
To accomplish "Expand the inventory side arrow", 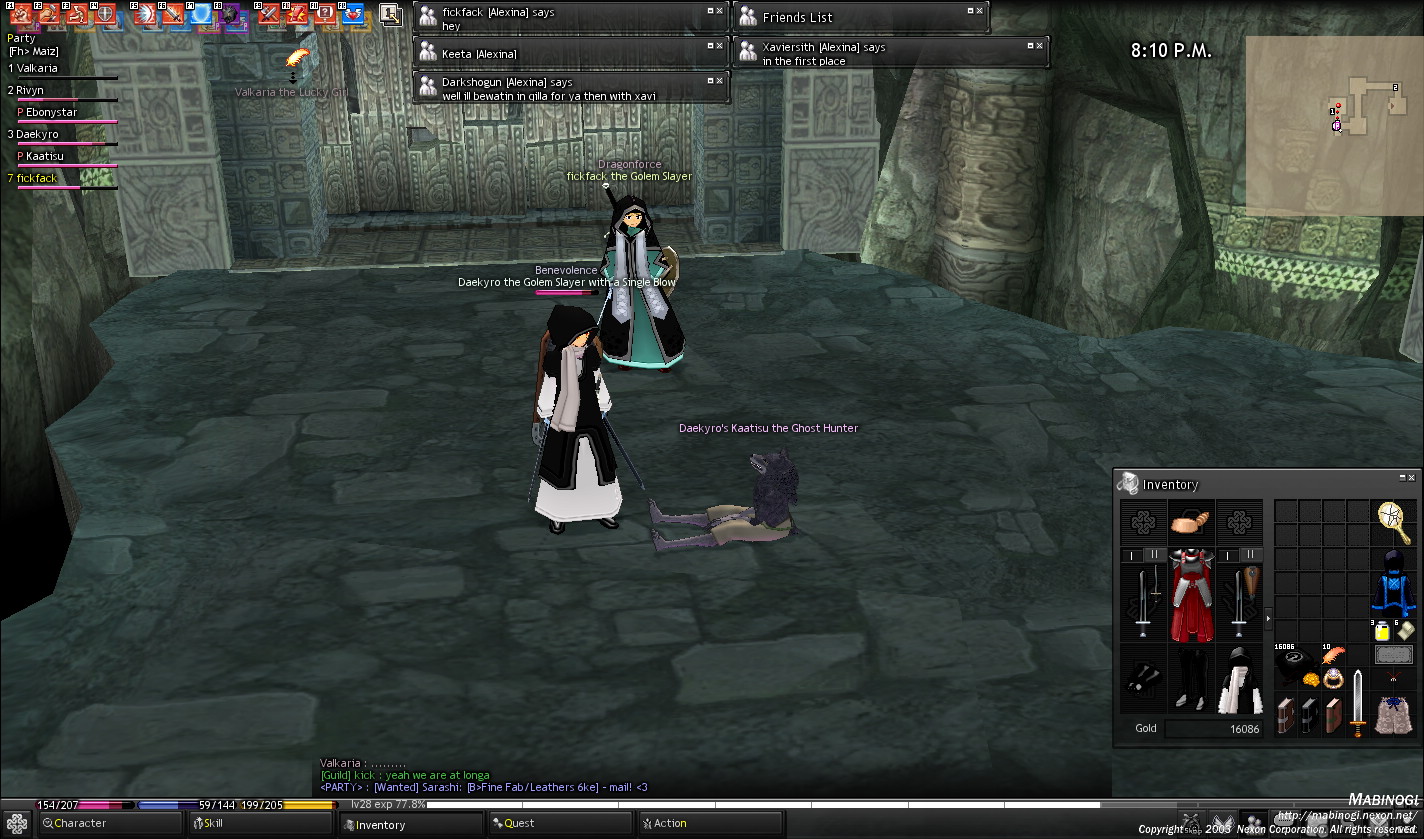I will 1268,620.
